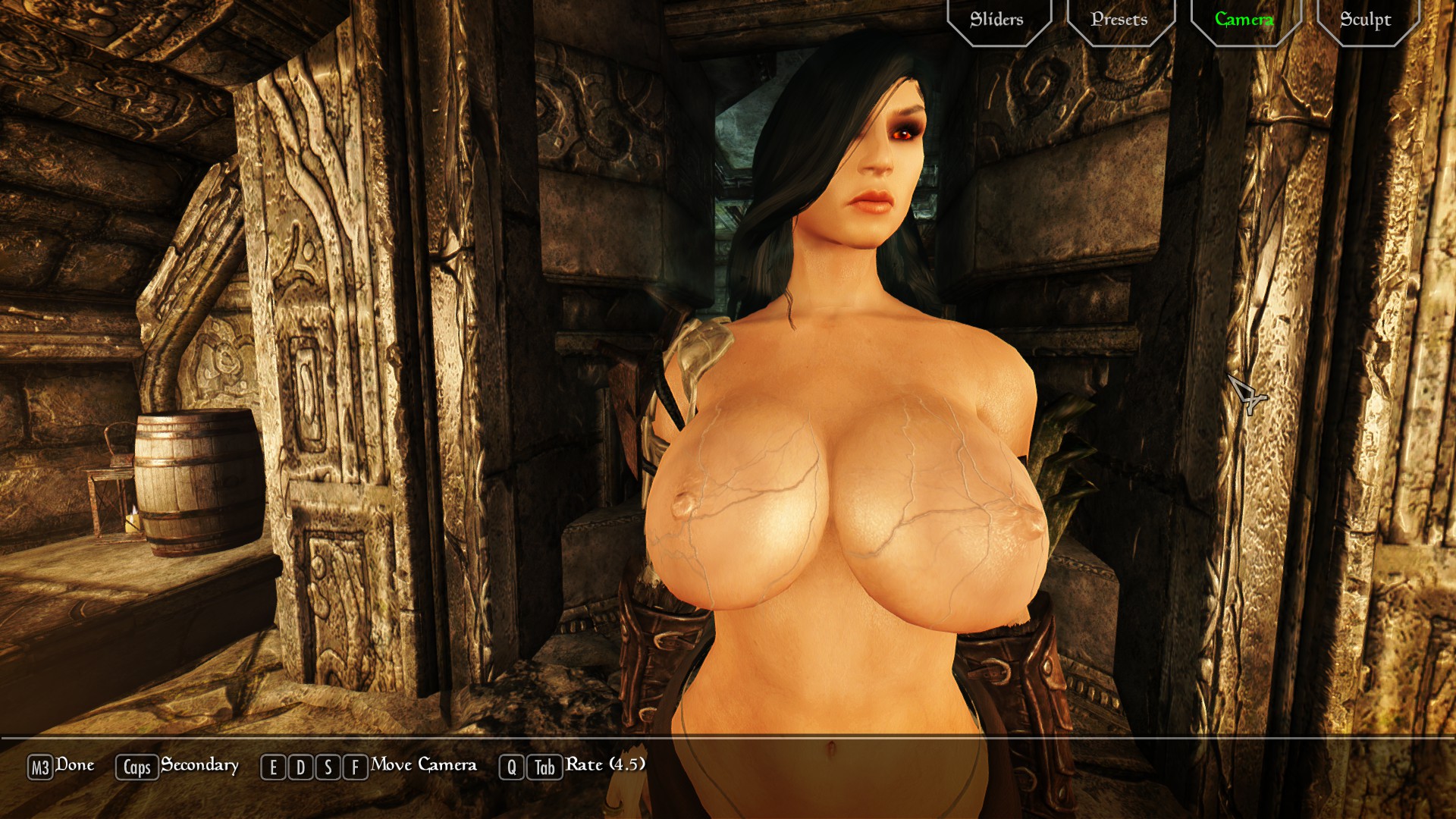Select the Camera tab

click(1244, 20)
